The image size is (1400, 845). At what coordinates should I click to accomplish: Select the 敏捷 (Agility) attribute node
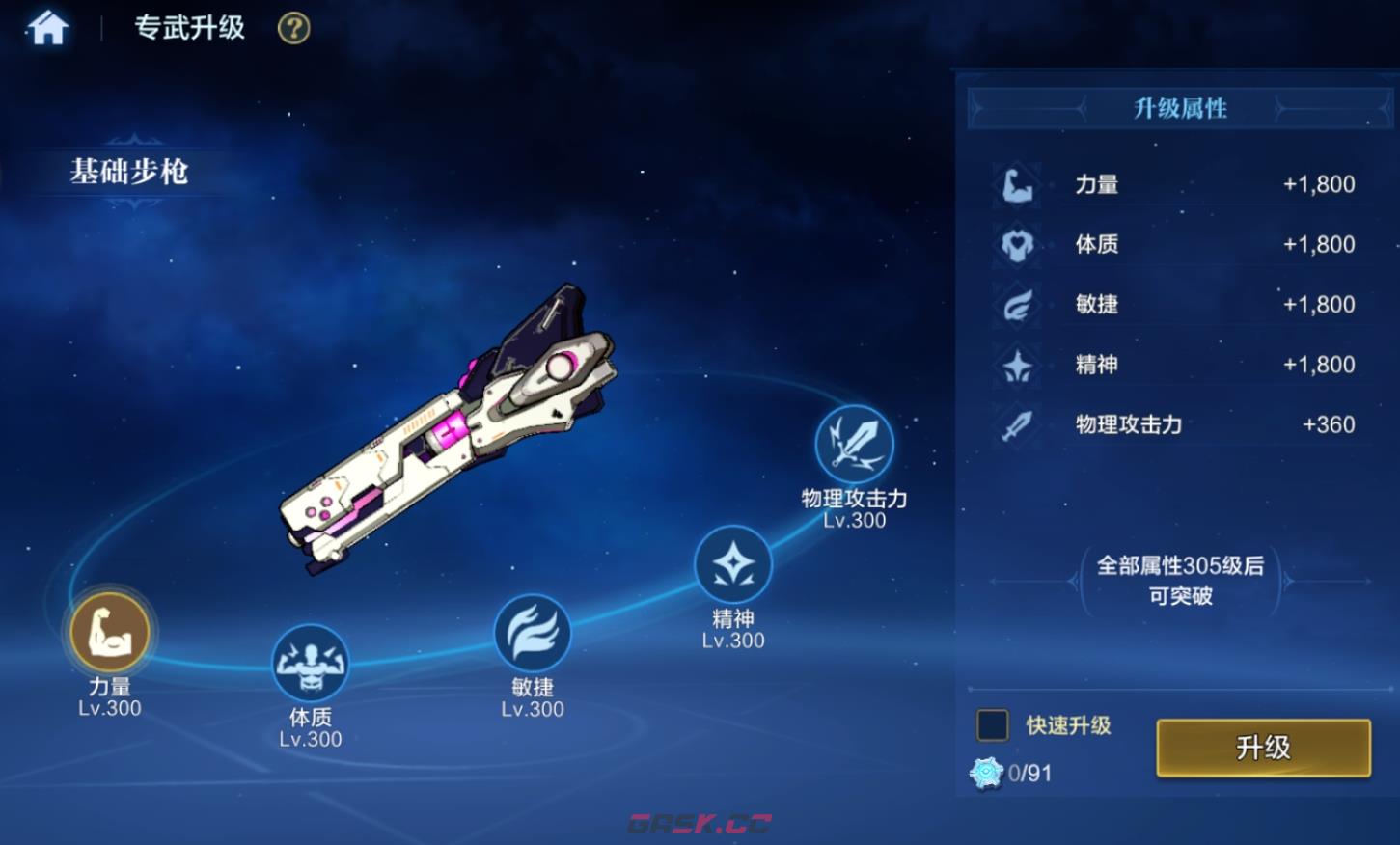(532, 634)
